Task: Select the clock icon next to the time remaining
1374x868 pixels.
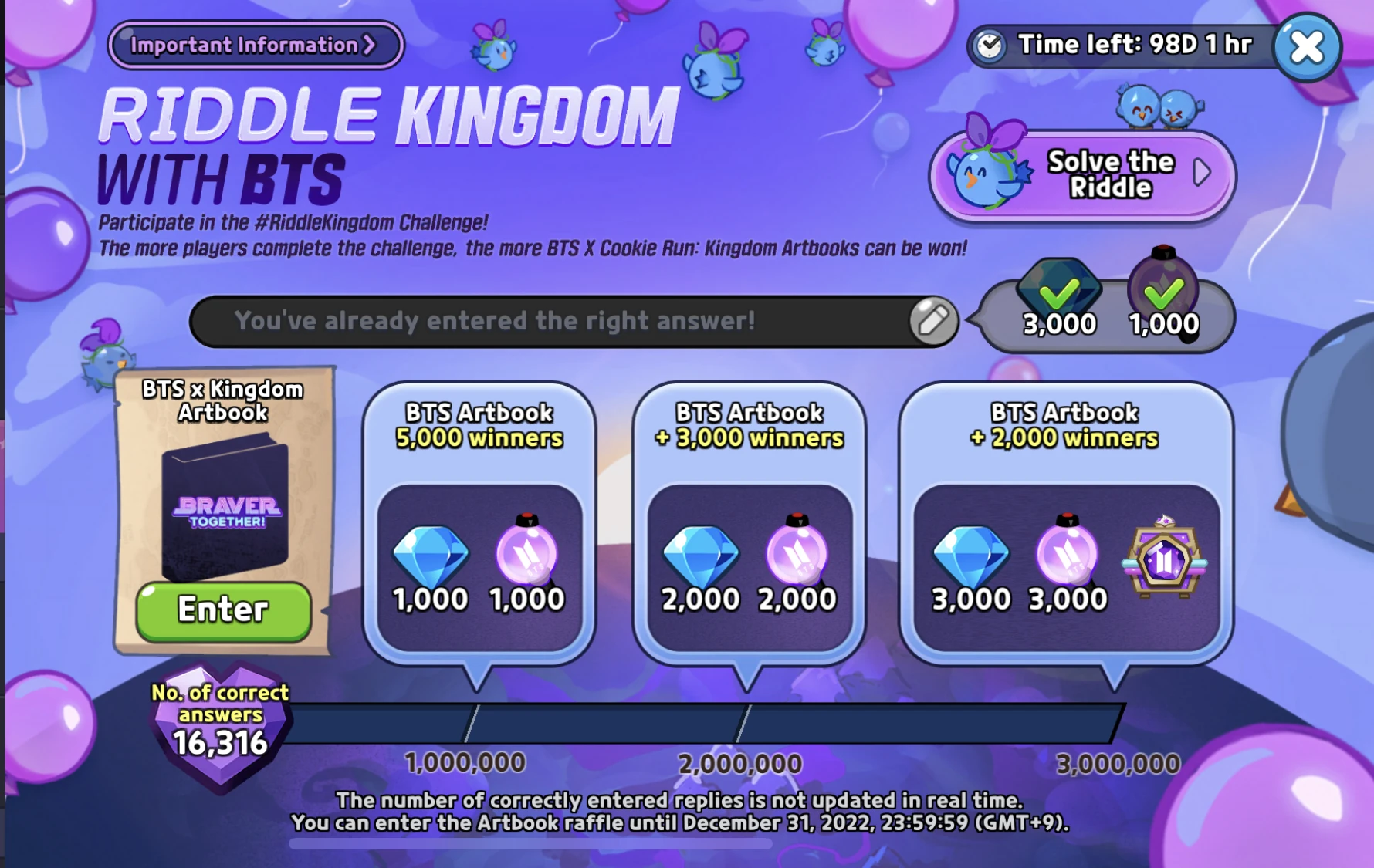Action: pos(990,45)
